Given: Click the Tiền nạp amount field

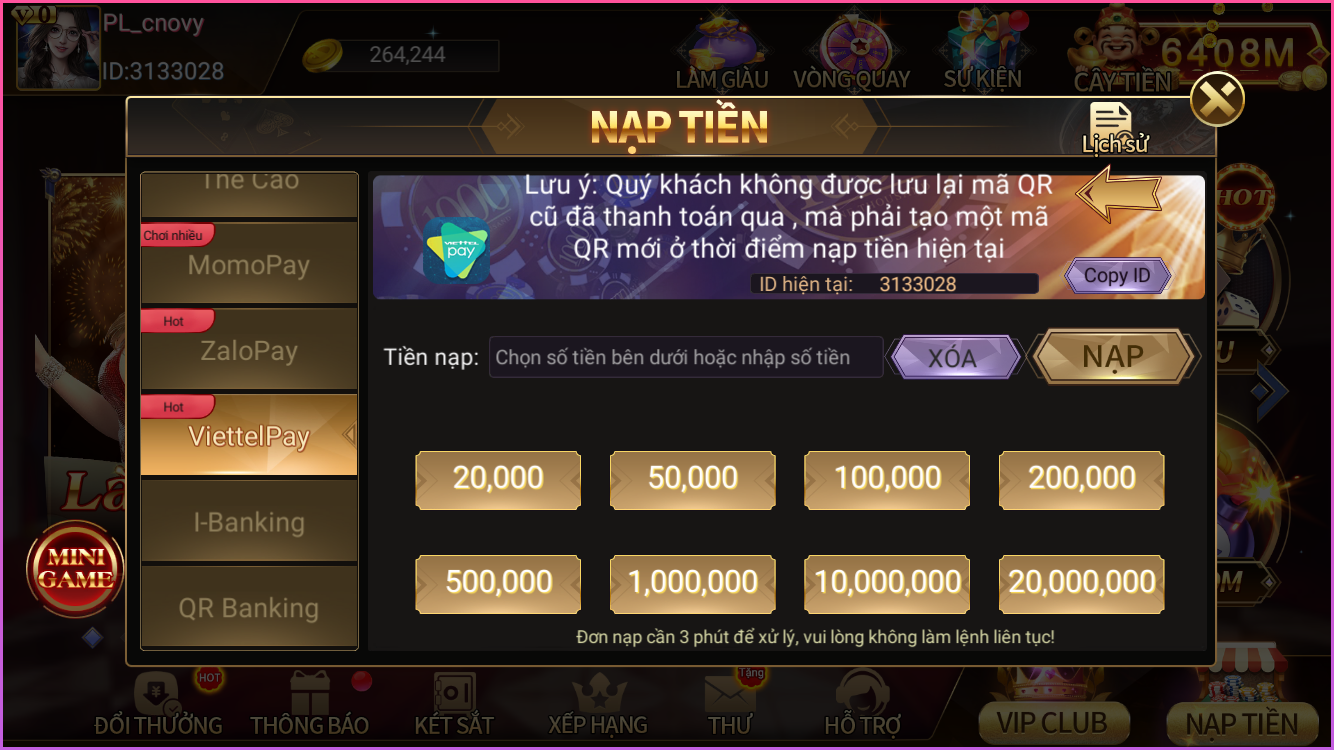Looking at the screenshot, I should (685, 356).
